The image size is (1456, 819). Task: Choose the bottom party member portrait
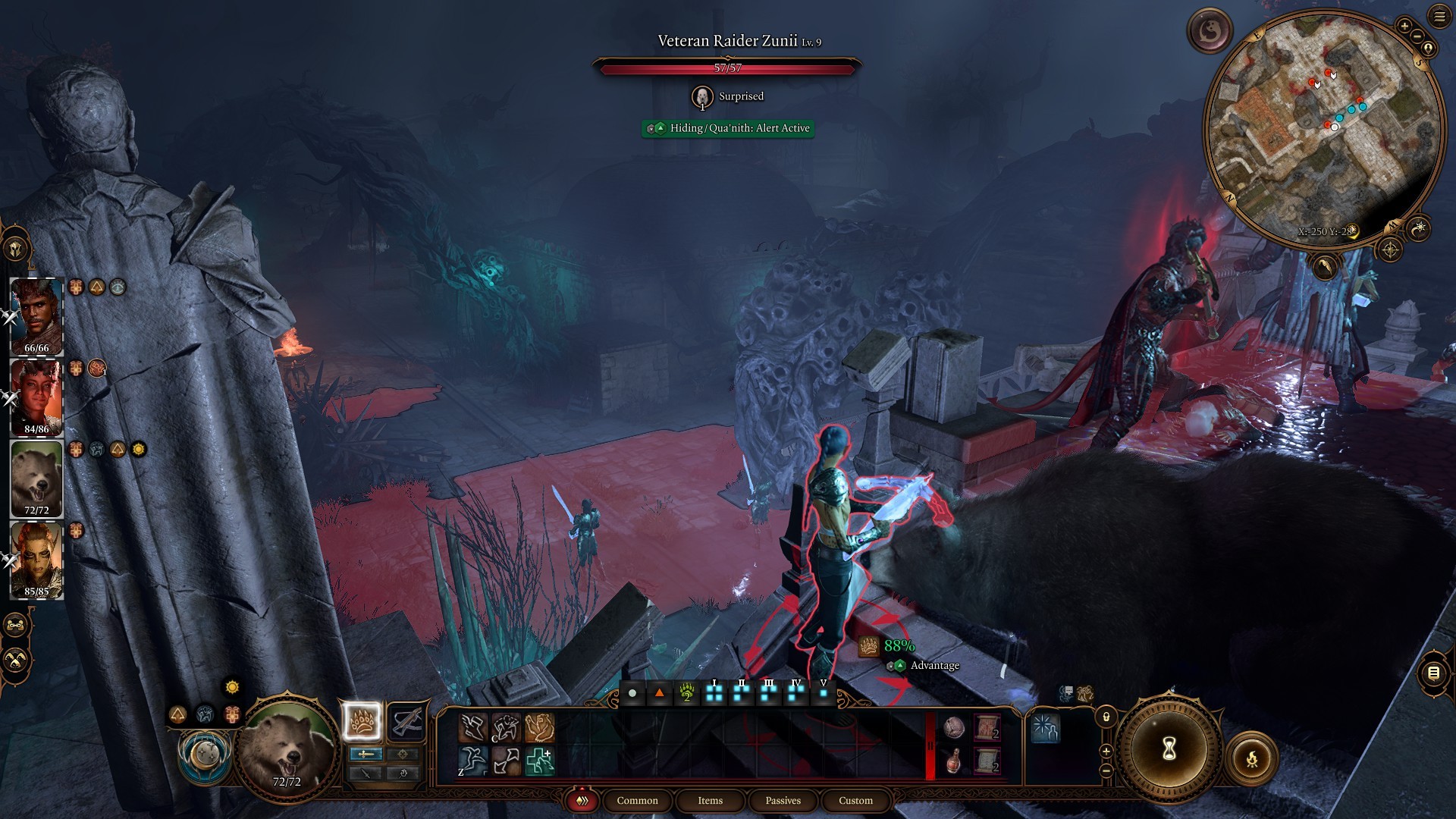[x=36, y=560]
